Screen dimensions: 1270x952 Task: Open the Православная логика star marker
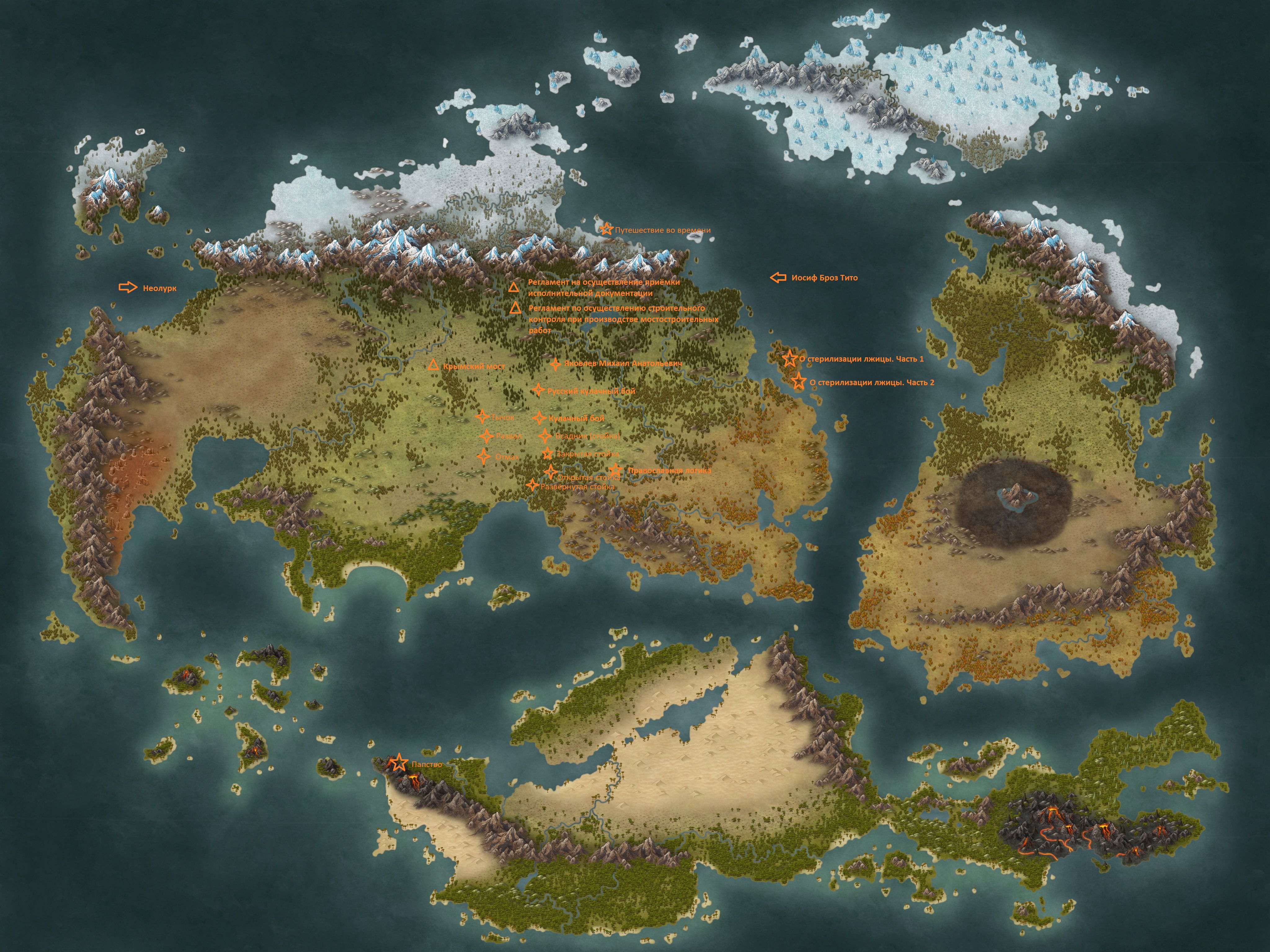click(x=615, y=470)
